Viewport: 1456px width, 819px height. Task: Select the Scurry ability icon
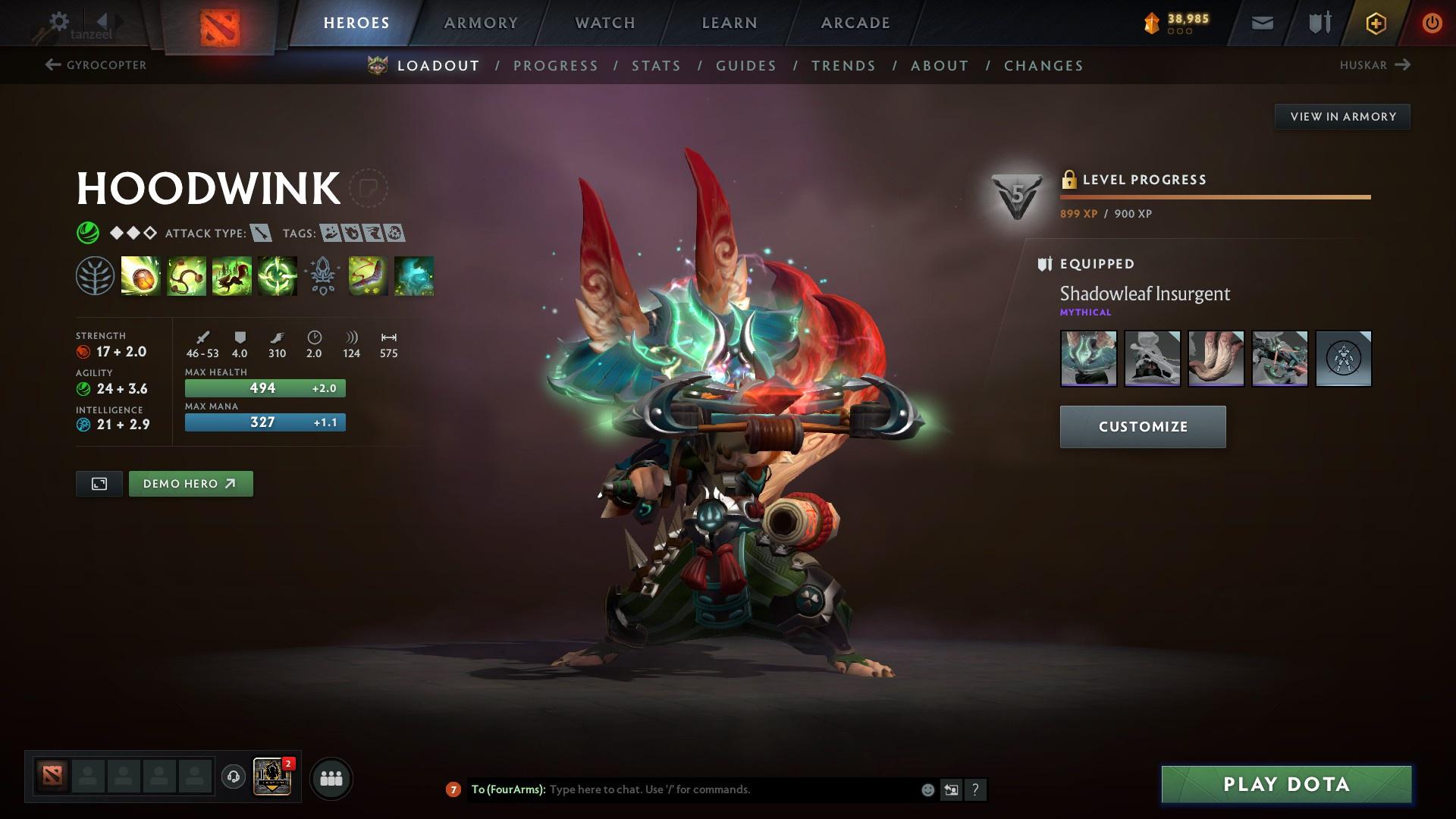pyautogui.click(x=232, y=277)
